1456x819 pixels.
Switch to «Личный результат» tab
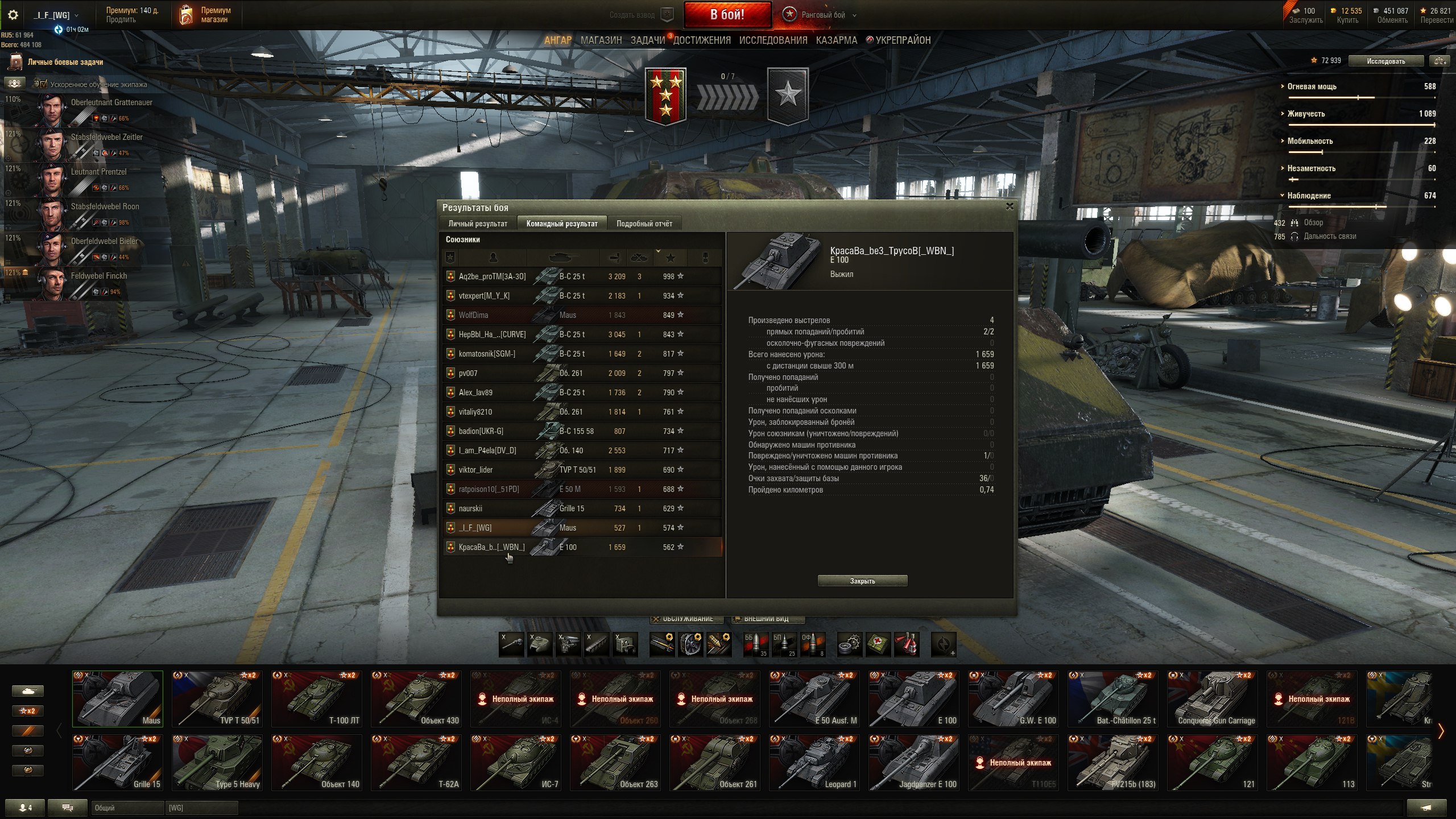(x=477, y=224)
